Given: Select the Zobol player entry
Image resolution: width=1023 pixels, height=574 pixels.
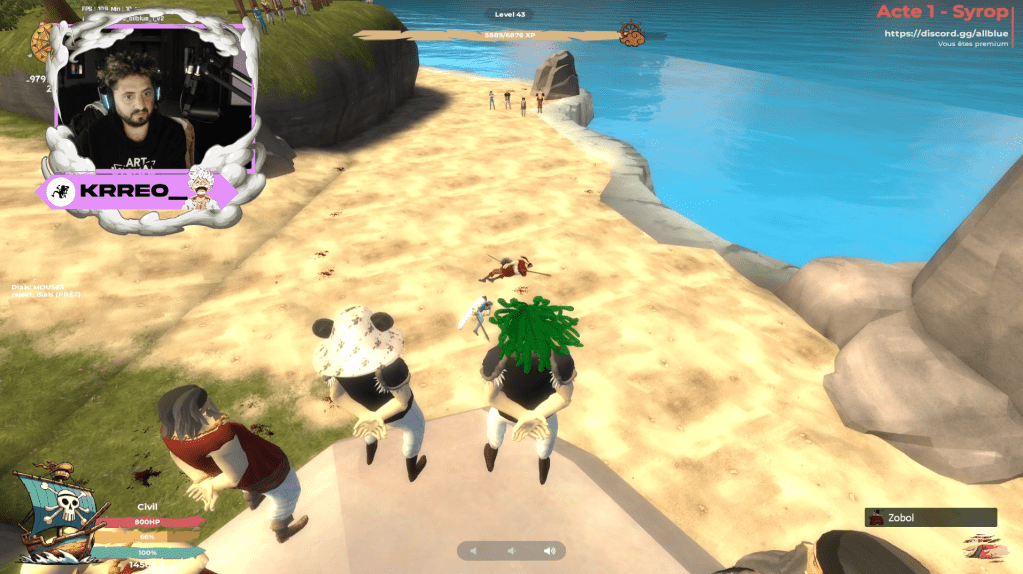Looking at the screenshot, I should point(930,518).
